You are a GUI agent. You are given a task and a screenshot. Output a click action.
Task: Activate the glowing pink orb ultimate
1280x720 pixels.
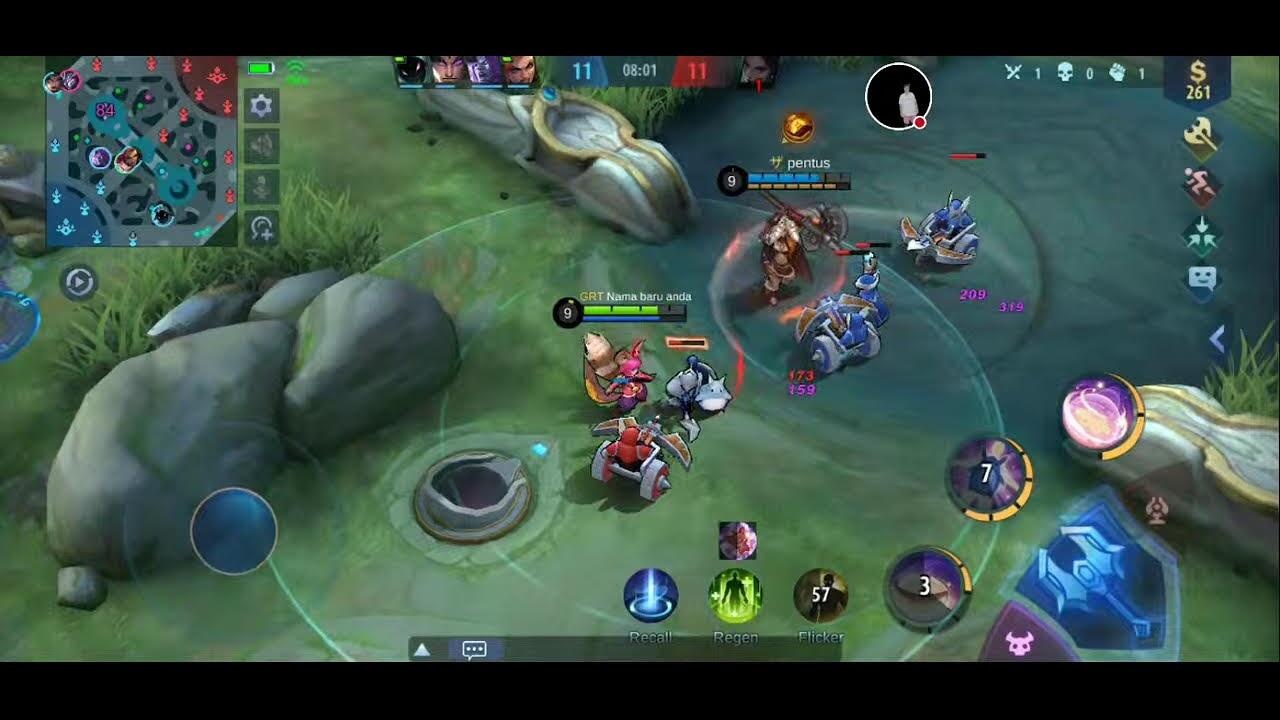click(x=1100, y=414)
